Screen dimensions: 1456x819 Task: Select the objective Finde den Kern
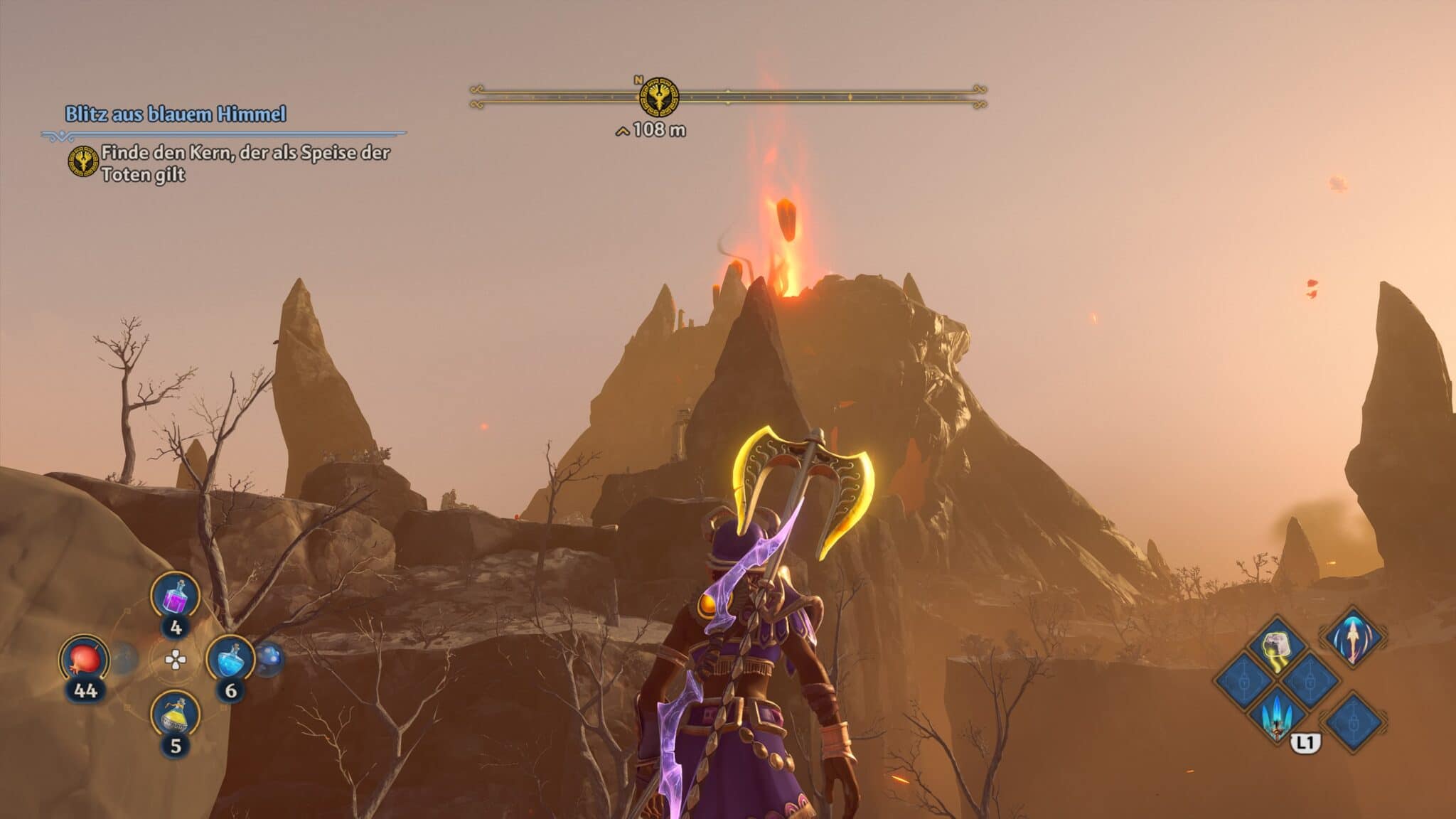click(x=245, y=163)
